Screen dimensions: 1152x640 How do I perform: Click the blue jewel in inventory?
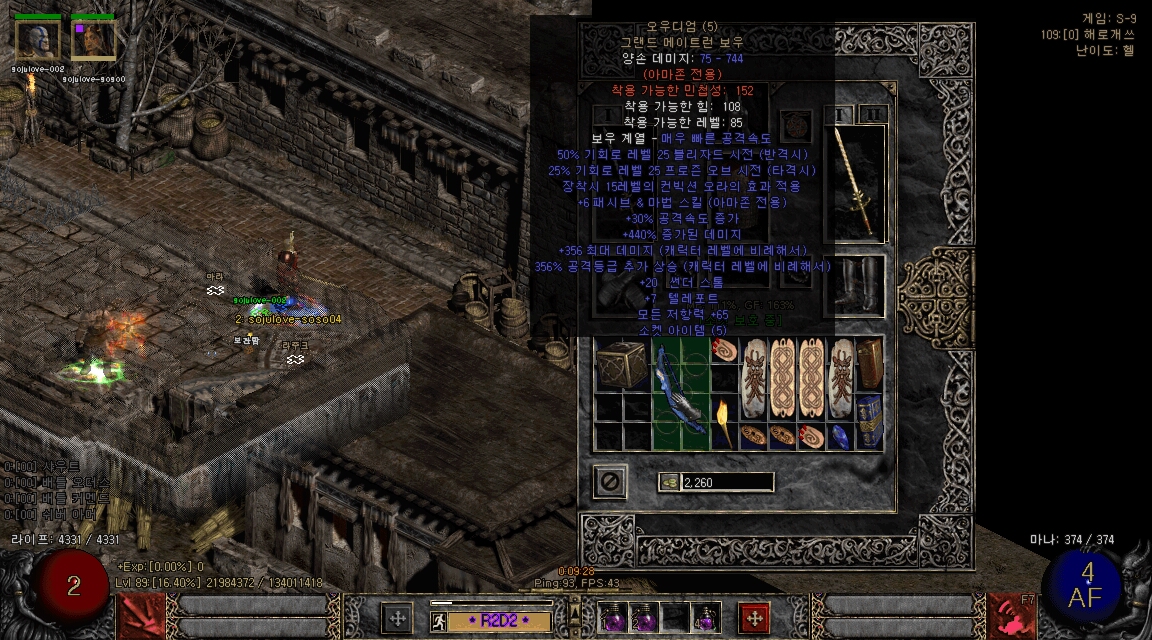(x=840, y=436)
